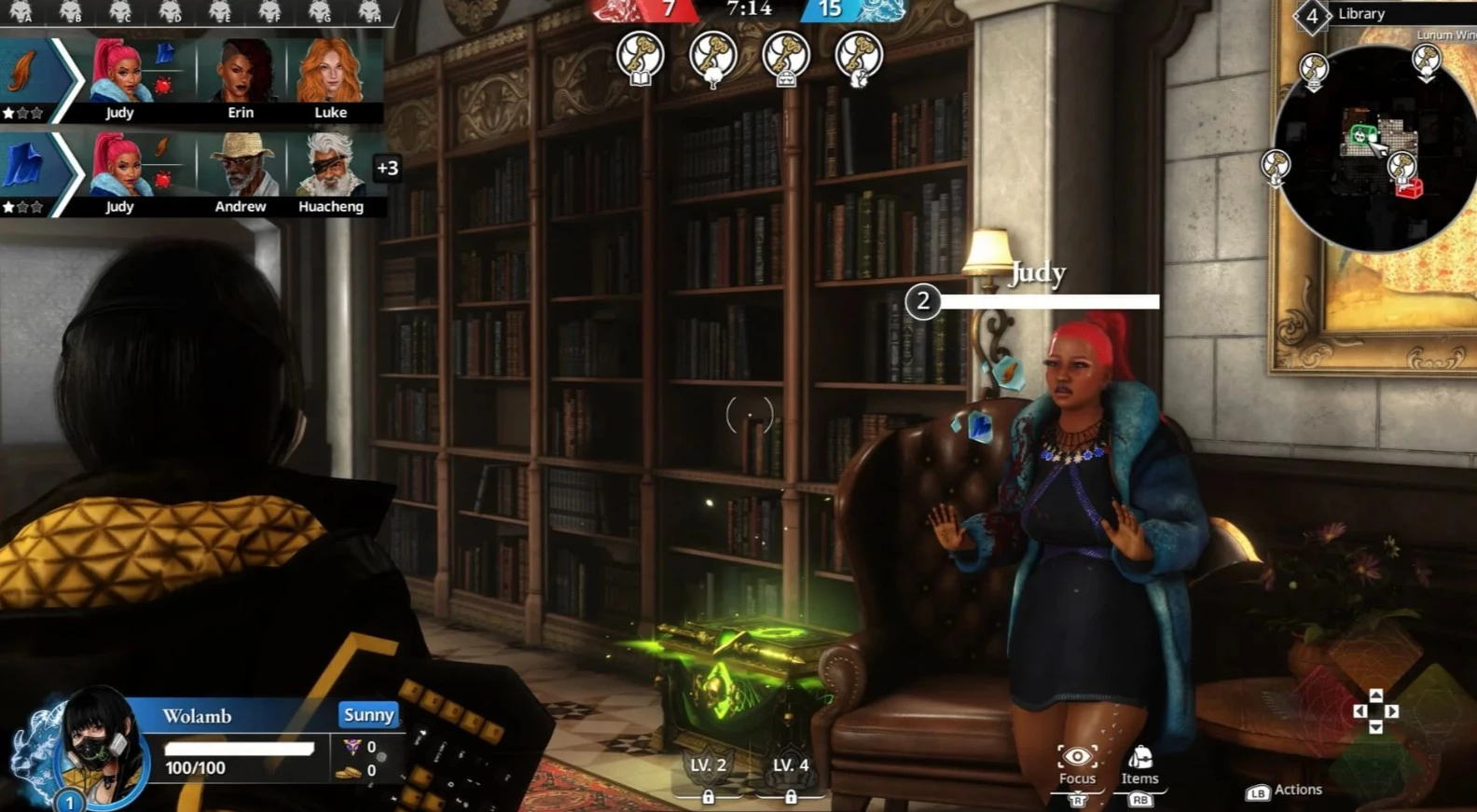Viewport: 1477px width, 812px height.
Task: Click the Library room label
Action: point(1360,14)
